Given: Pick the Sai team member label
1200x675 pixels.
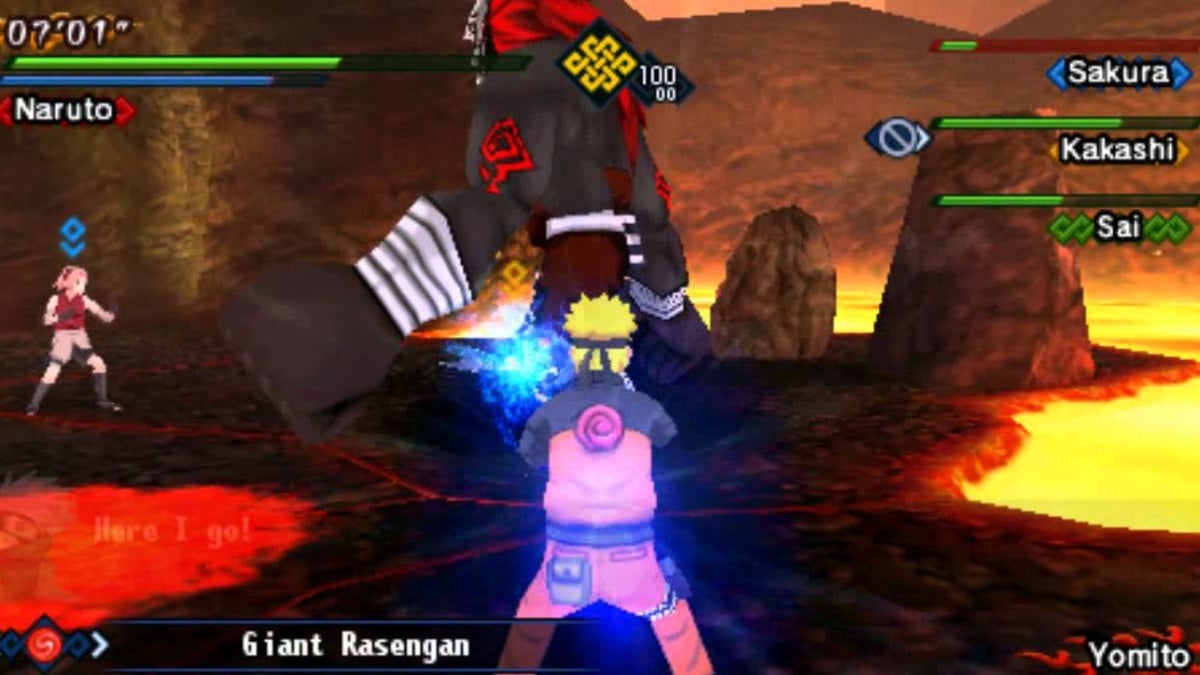Looking at the screenshot, I should 1118,228.
